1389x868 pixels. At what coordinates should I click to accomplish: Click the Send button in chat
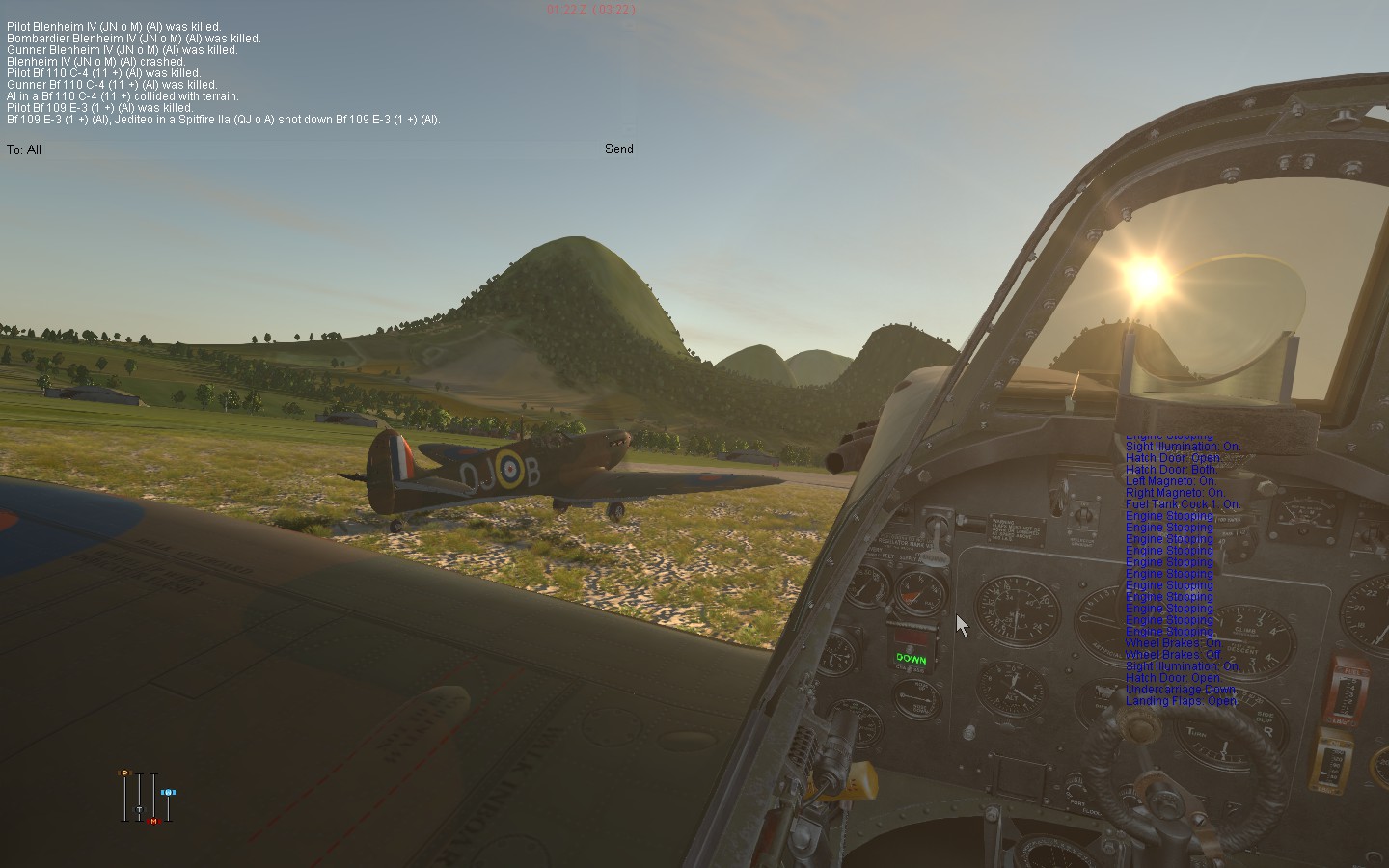(x=618, y=149)
